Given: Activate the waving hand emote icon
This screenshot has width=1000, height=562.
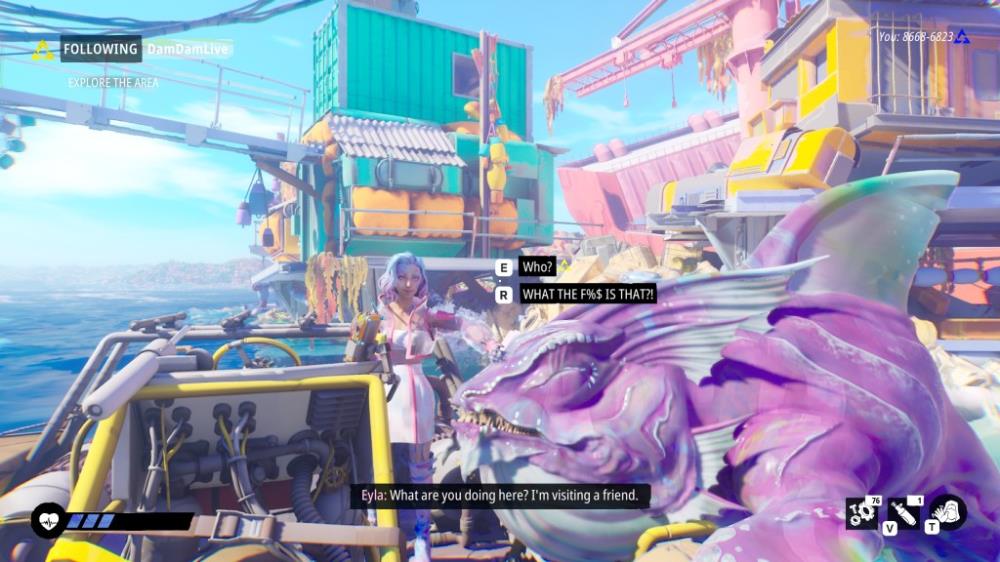Looking at the screenshot, I should (x=948, y=513).
